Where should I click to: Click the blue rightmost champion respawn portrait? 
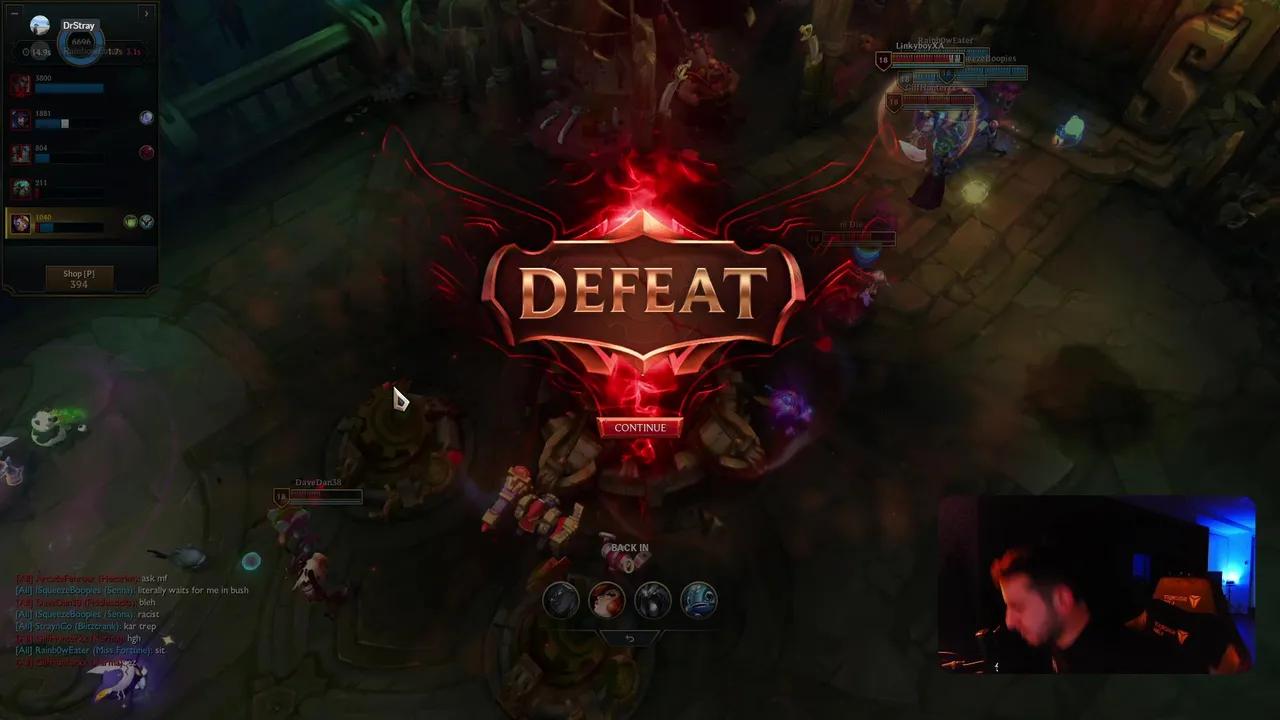700,600
